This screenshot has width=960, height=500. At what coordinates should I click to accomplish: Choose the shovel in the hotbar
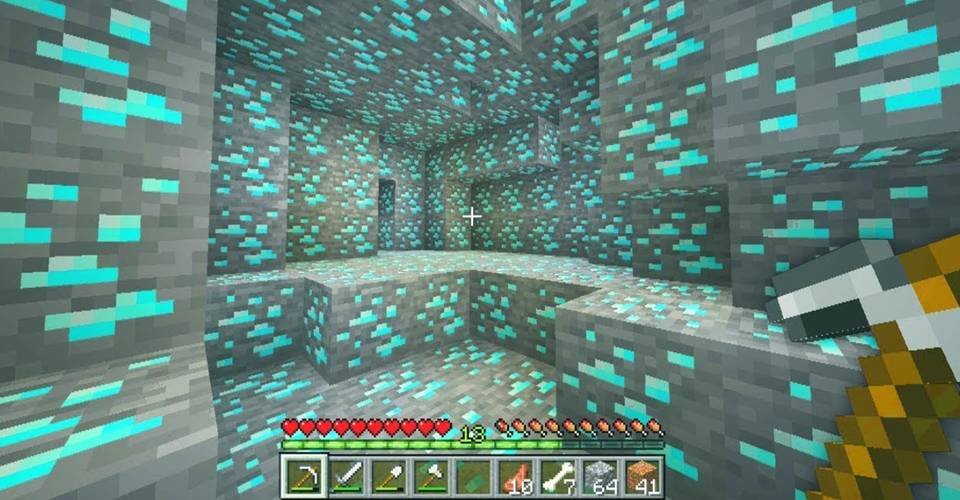[x=387, y=476]
